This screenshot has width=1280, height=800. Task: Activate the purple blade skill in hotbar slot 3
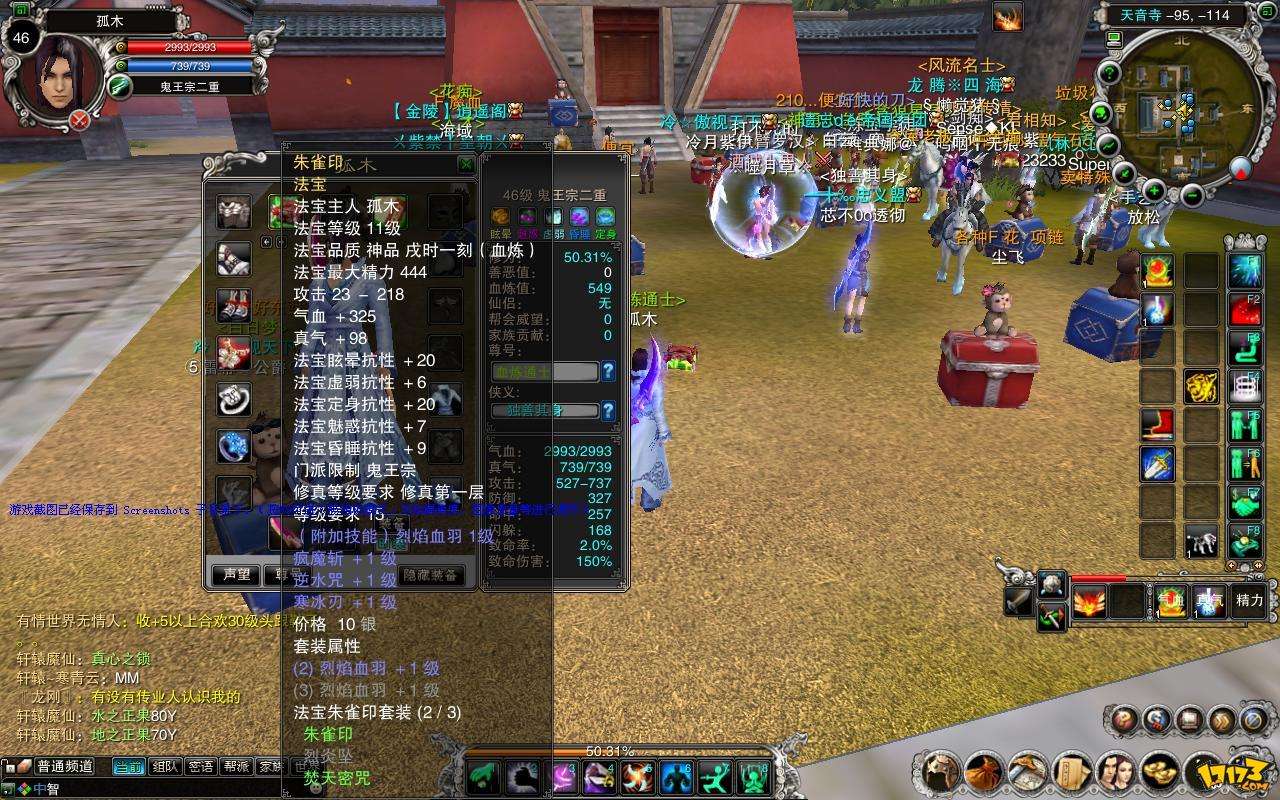pos(563,778)
